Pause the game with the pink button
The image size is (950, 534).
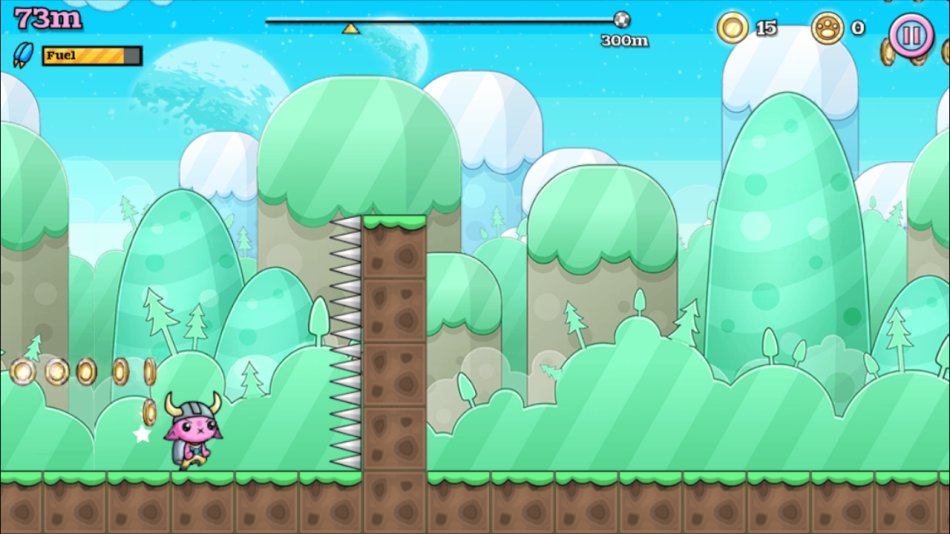pyautogui.click(x=910, y=36)
